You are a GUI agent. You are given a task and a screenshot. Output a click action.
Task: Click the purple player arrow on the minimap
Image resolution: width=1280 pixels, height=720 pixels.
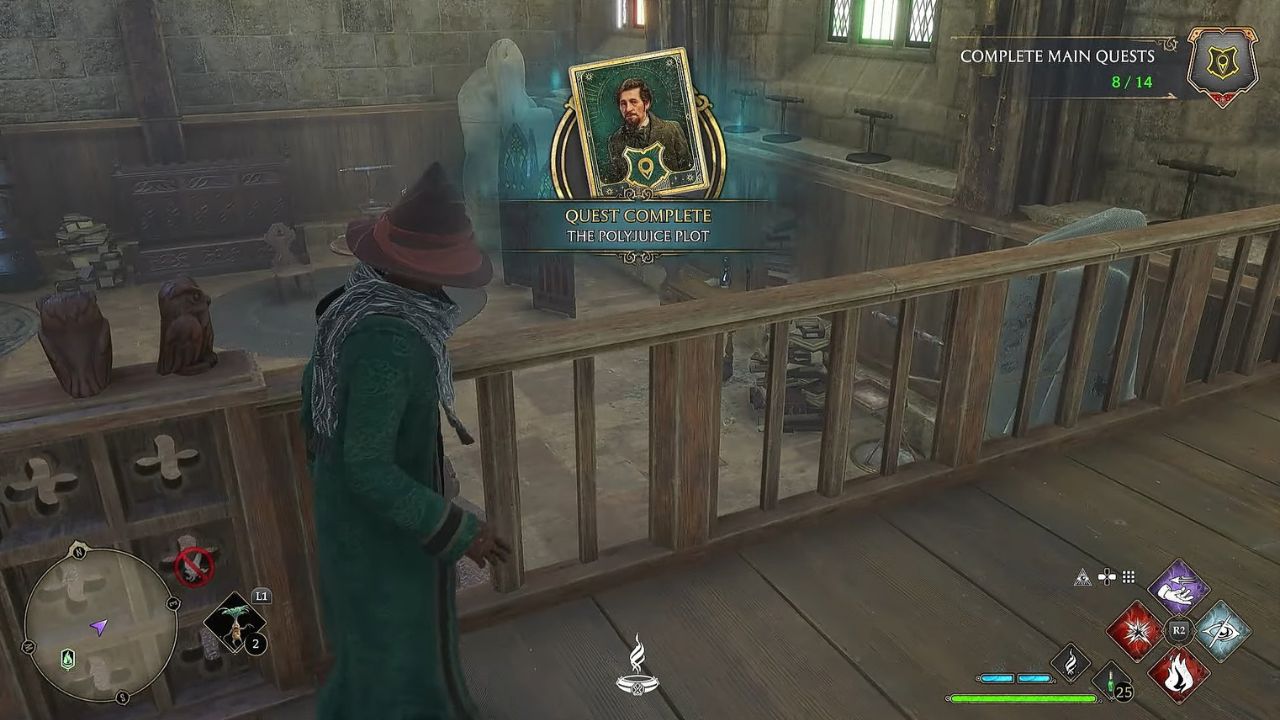98,628
